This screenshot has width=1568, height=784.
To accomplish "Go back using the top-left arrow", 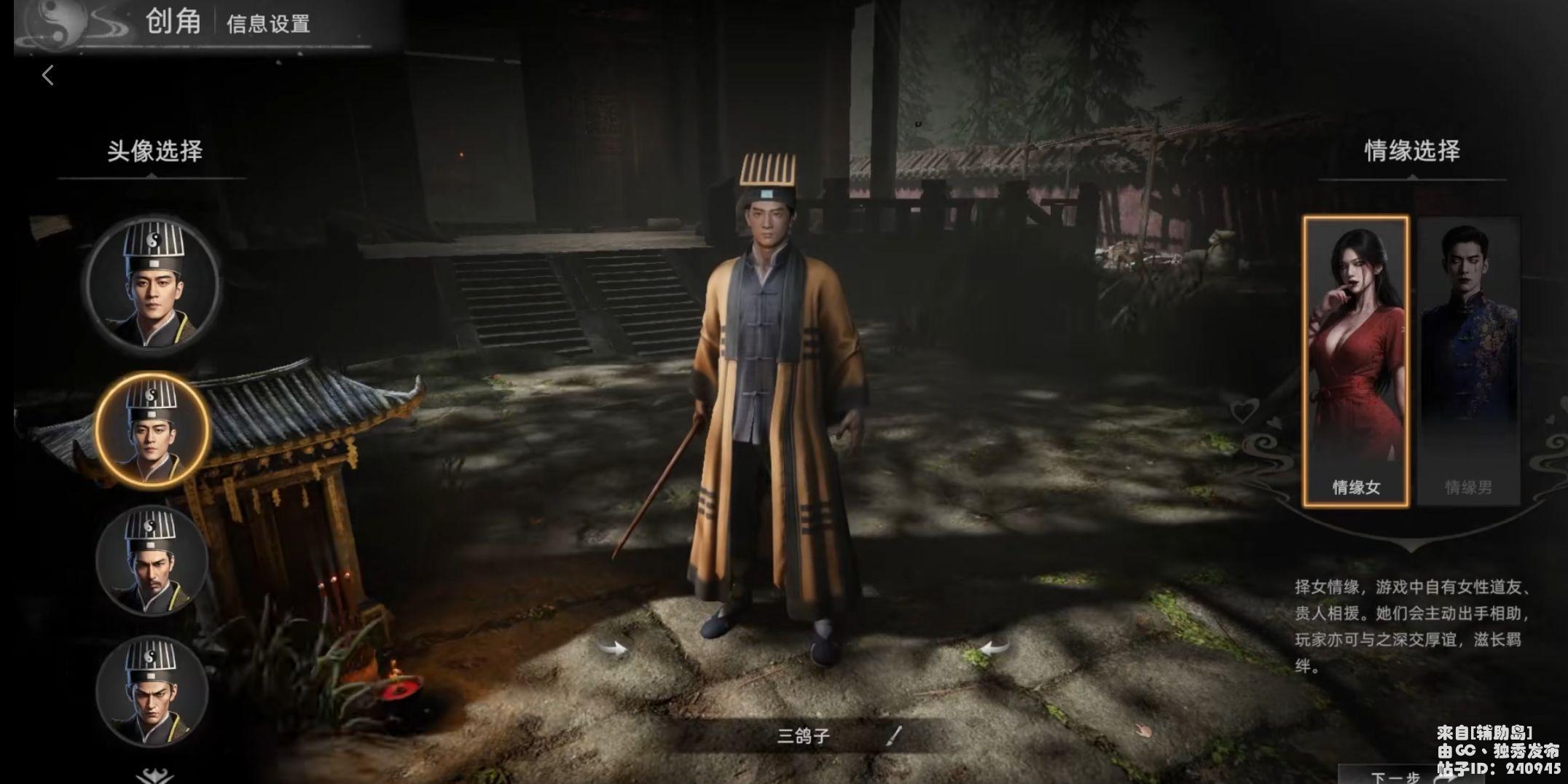I will [48, 75].
